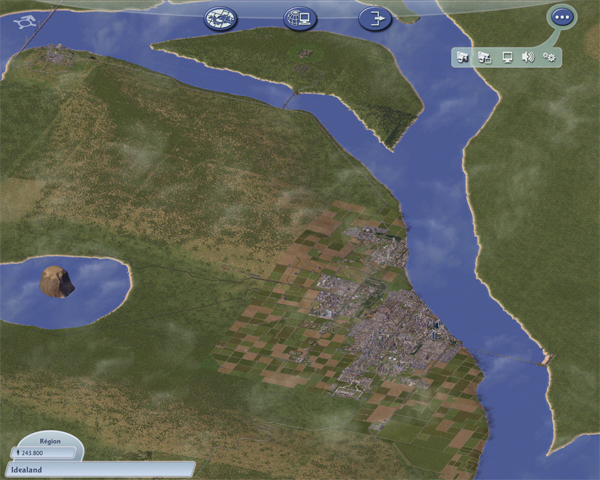Open the region view globe button

pos(220,17)
